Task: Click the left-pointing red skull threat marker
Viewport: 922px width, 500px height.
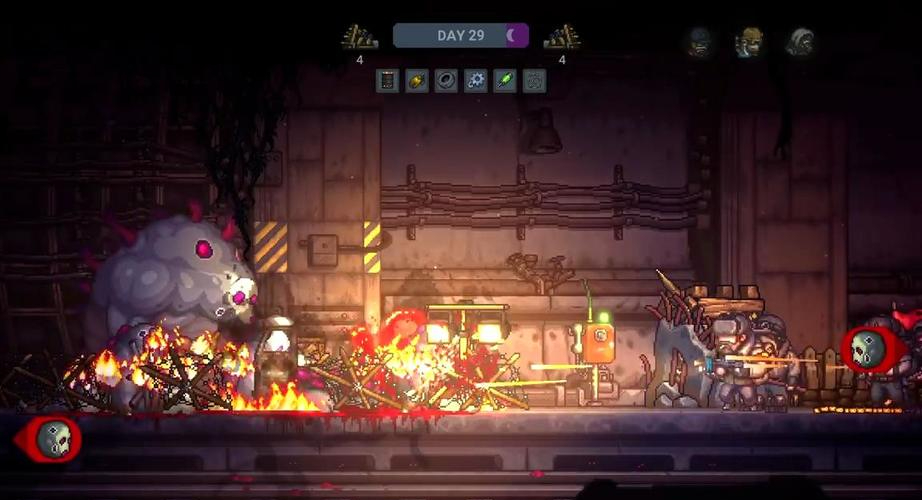Action: point(50,438)
